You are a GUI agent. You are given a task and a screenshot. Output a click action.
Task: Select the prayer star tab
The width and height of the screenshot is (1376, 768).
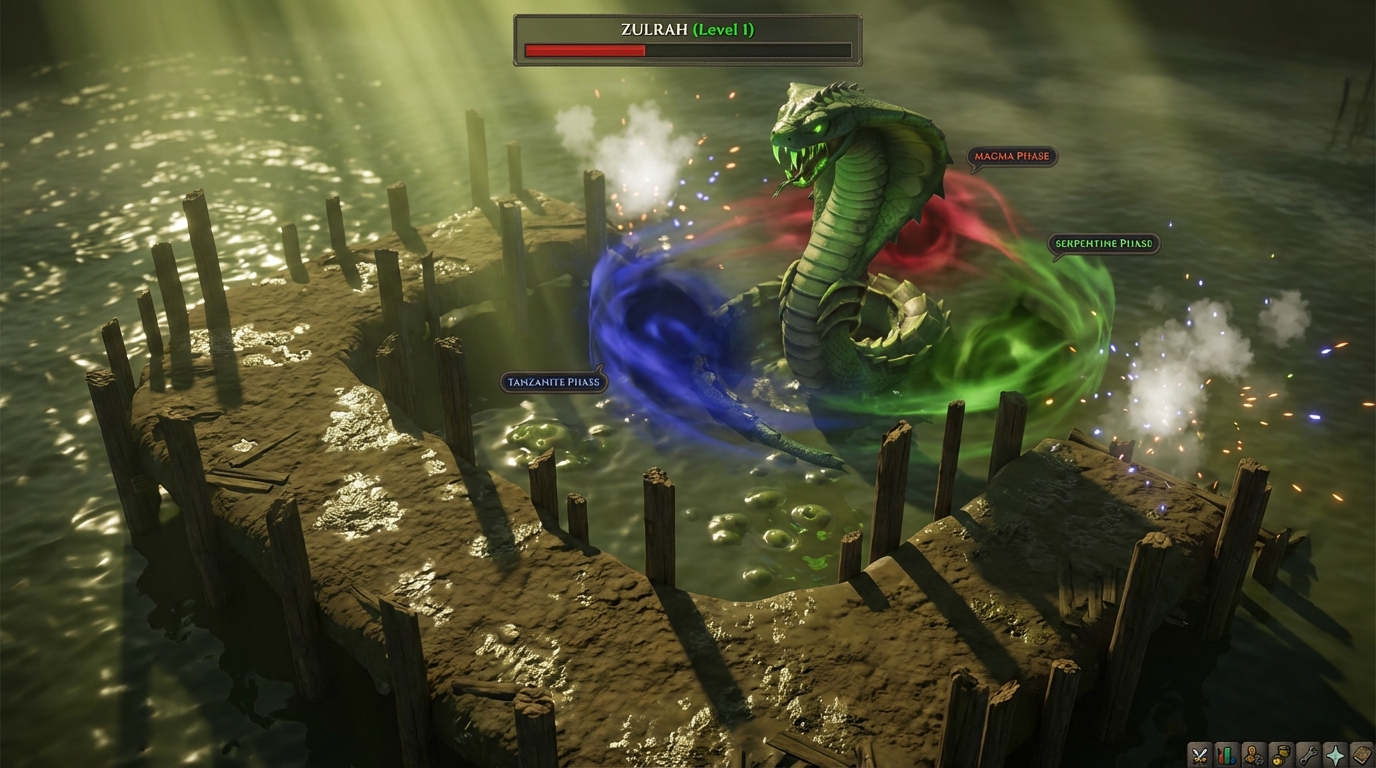1334,755
